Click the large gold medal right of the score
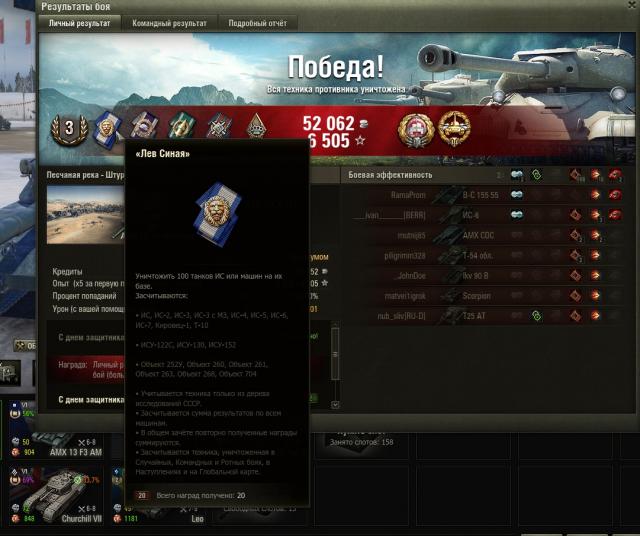The image size is (640, 536). (x=415, y=127)
